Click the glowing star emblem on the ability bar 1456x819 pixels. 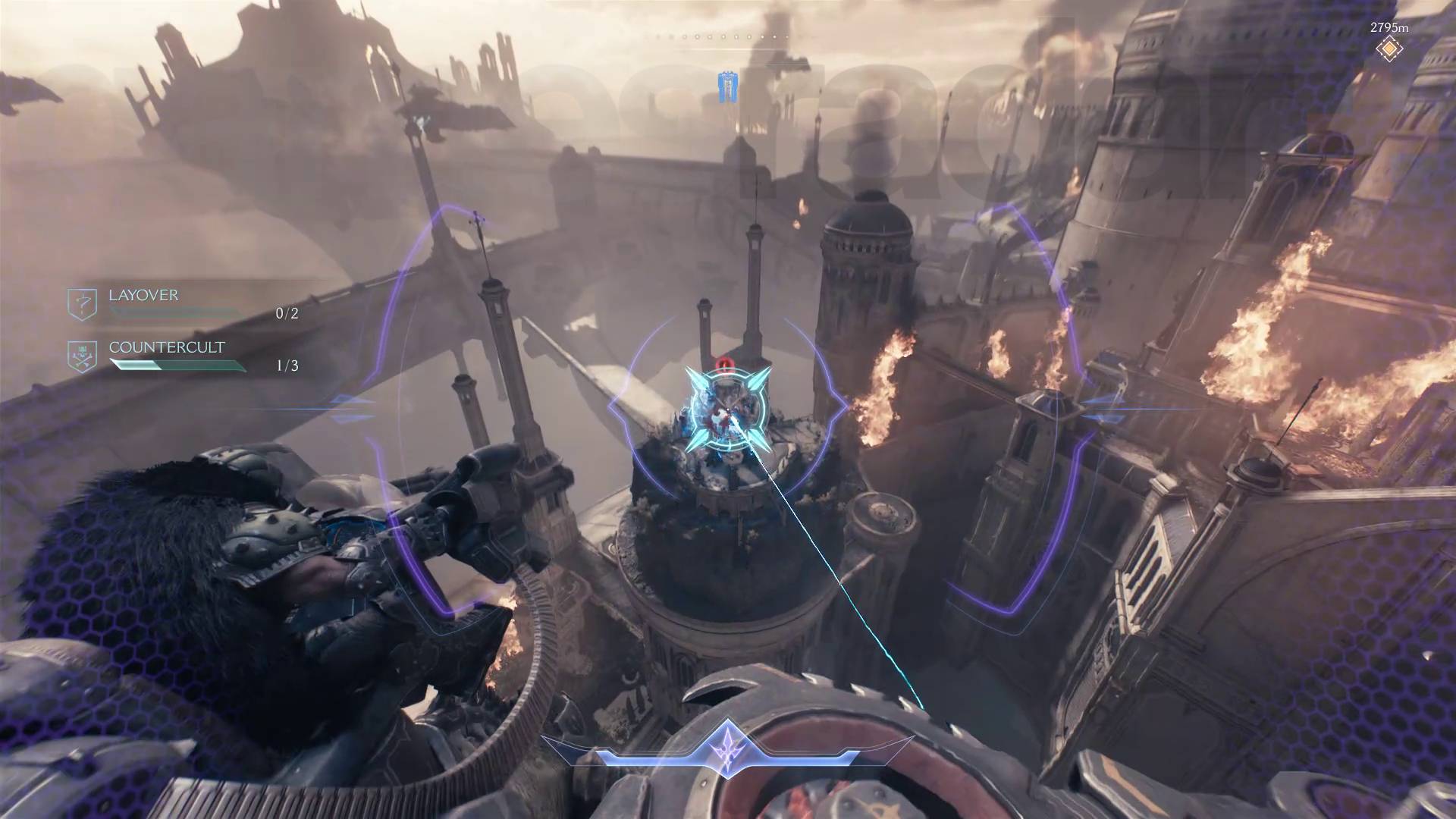pos(726,746)
